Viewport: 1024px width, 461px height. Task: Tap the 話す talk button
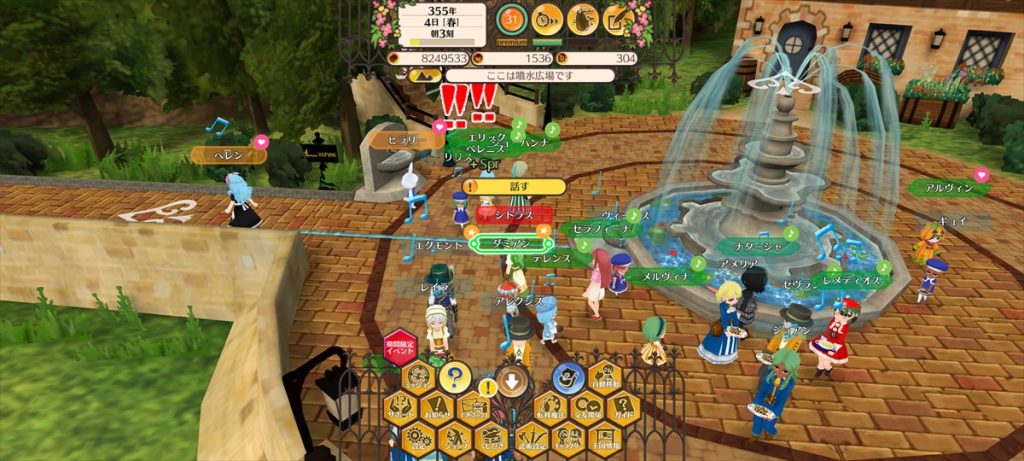[516, 186]
